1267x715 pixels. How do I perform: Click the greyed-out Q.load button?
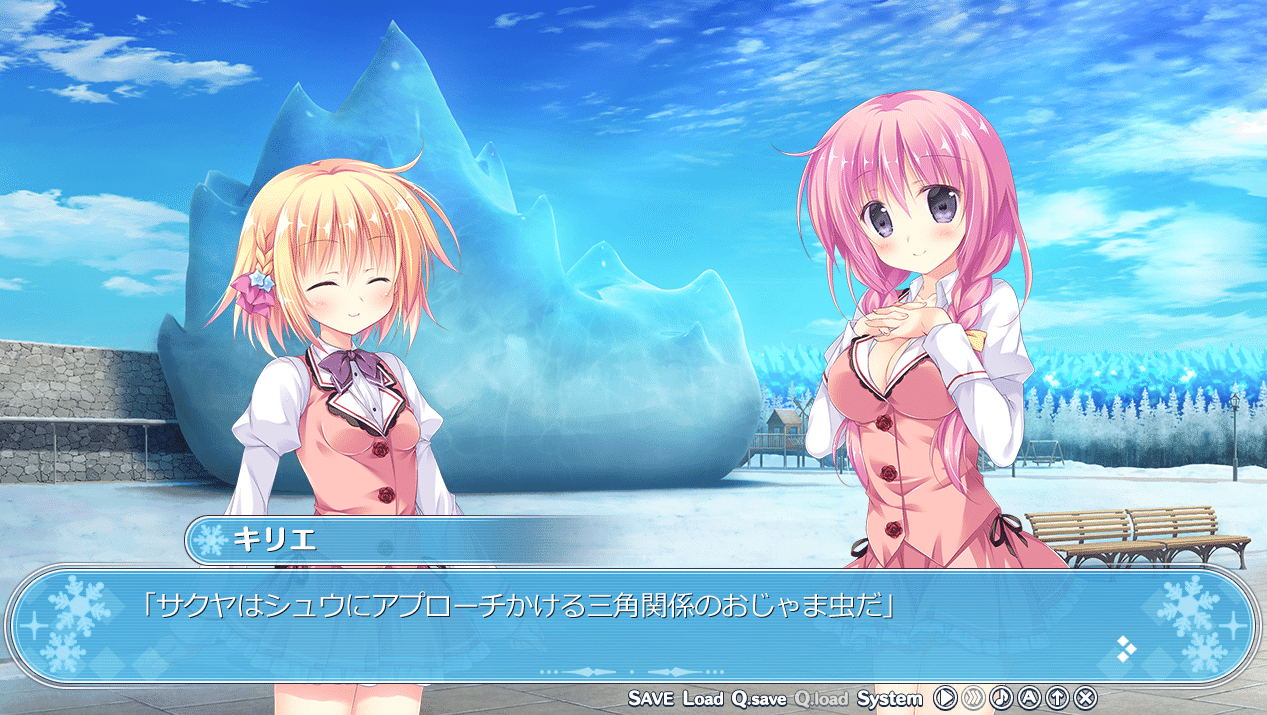pyautogui.click(x=821, y=698)
